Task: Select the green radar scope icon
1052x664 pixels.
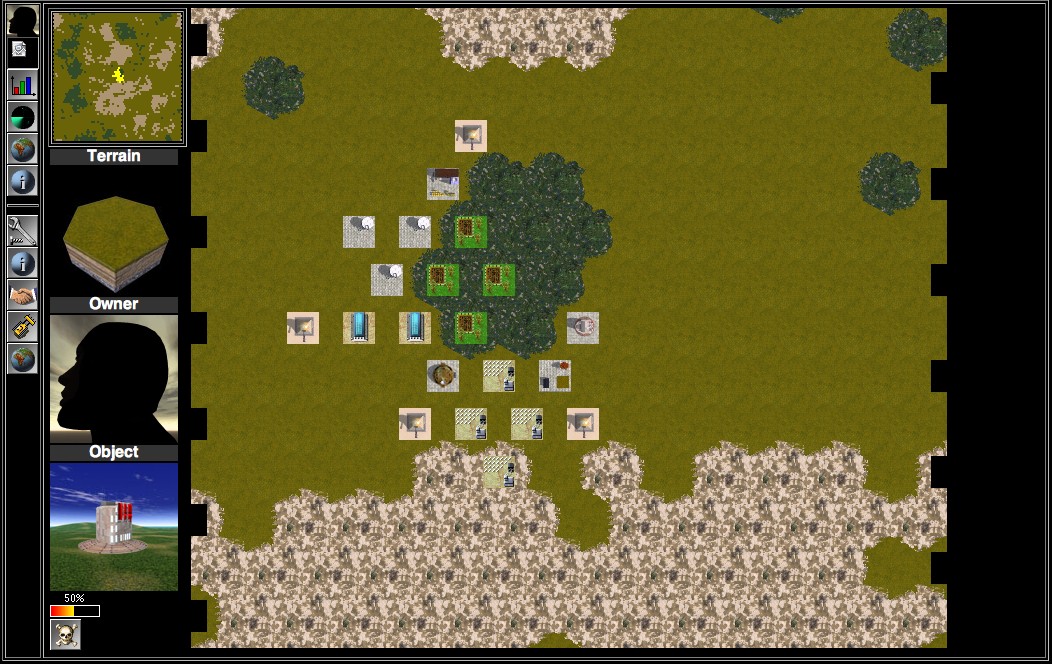Action: click(22, 117)
